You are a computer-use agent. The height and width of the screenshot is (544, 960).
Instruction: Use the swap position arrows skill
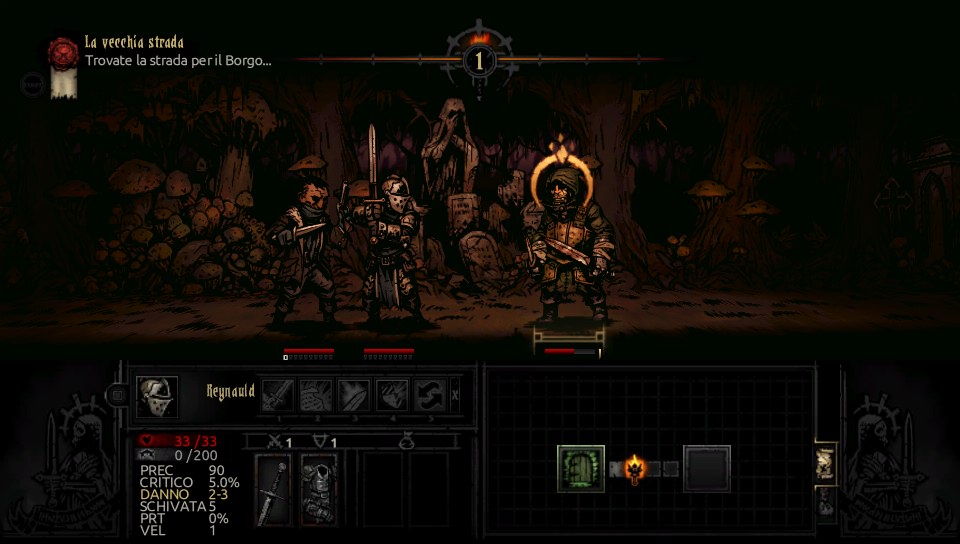430,395
